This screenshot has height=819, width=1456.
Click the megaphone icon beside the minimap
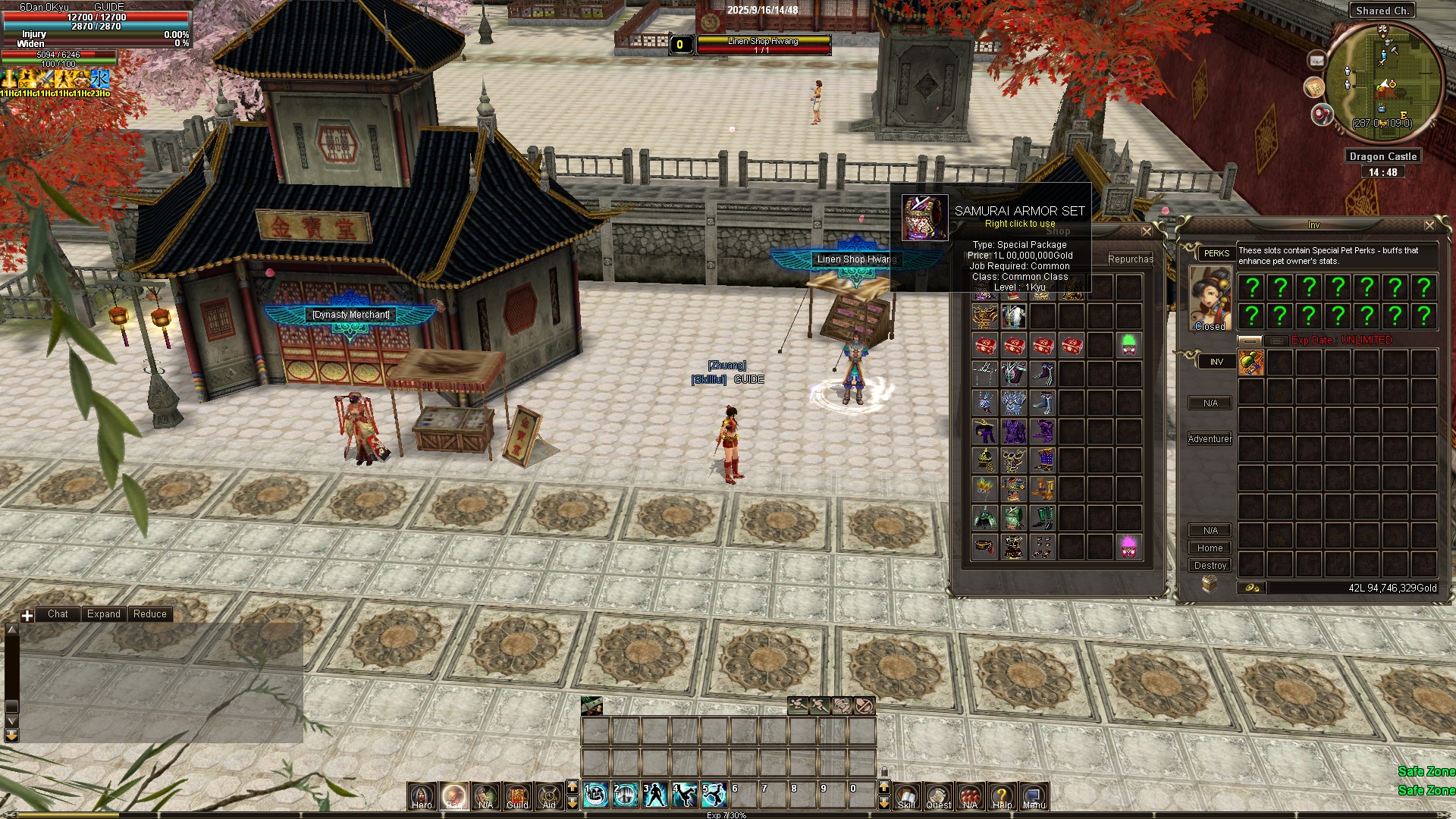click(x=1322, y=115)
